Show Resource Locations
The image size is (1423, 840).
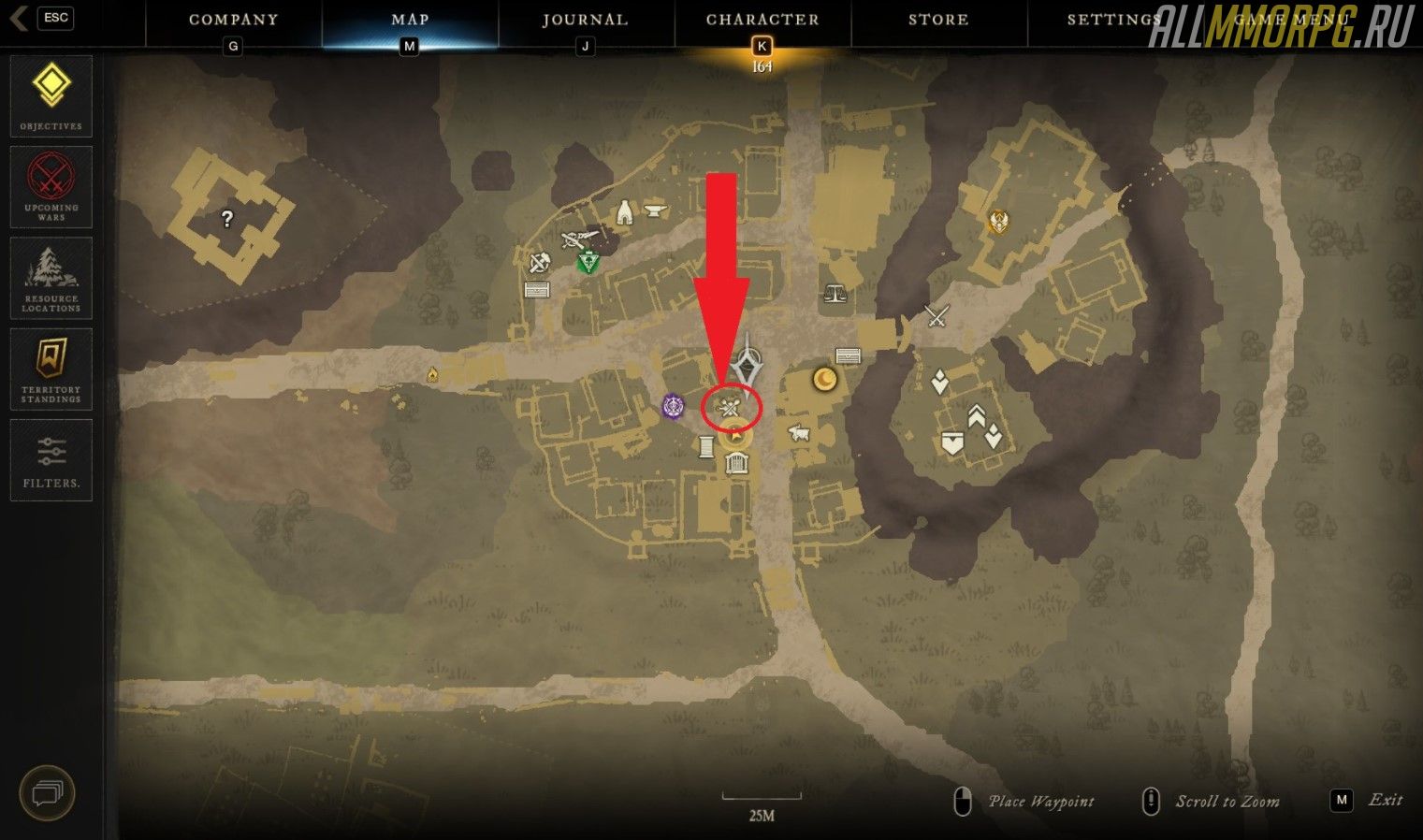pos(51,277)
